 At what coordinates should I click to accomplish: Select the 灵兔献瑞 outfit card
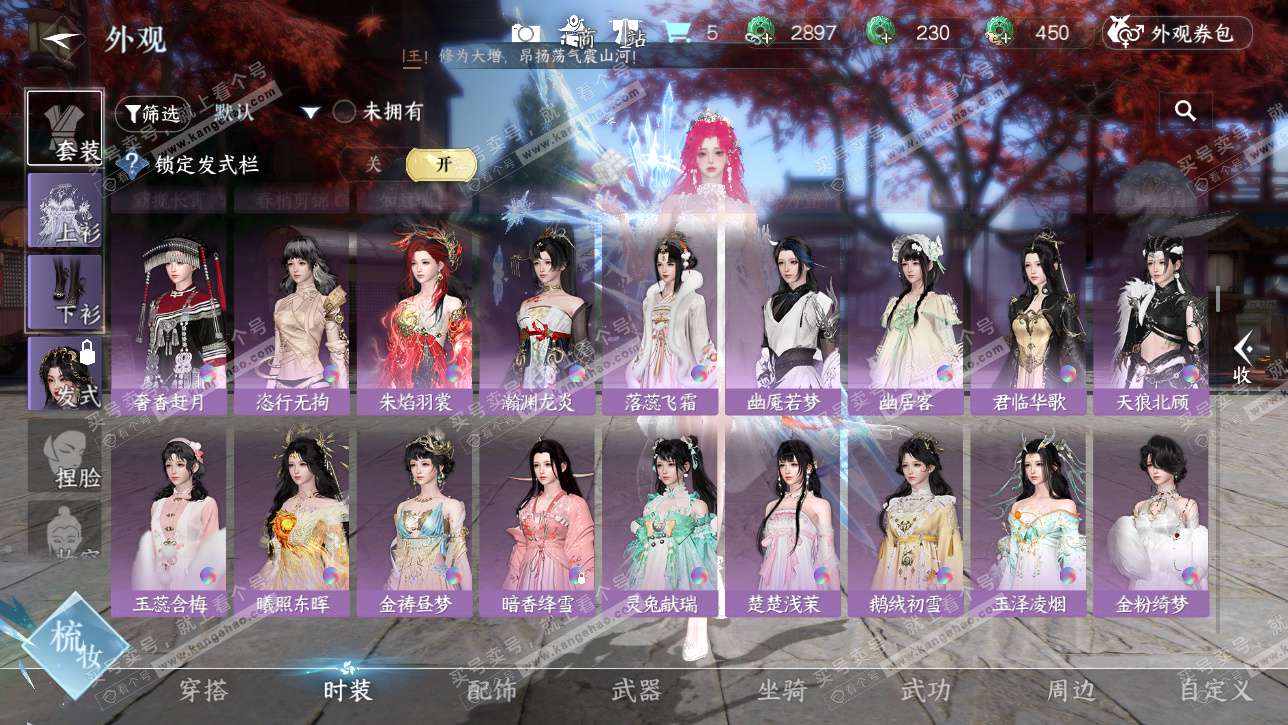(x=659, y=520)
